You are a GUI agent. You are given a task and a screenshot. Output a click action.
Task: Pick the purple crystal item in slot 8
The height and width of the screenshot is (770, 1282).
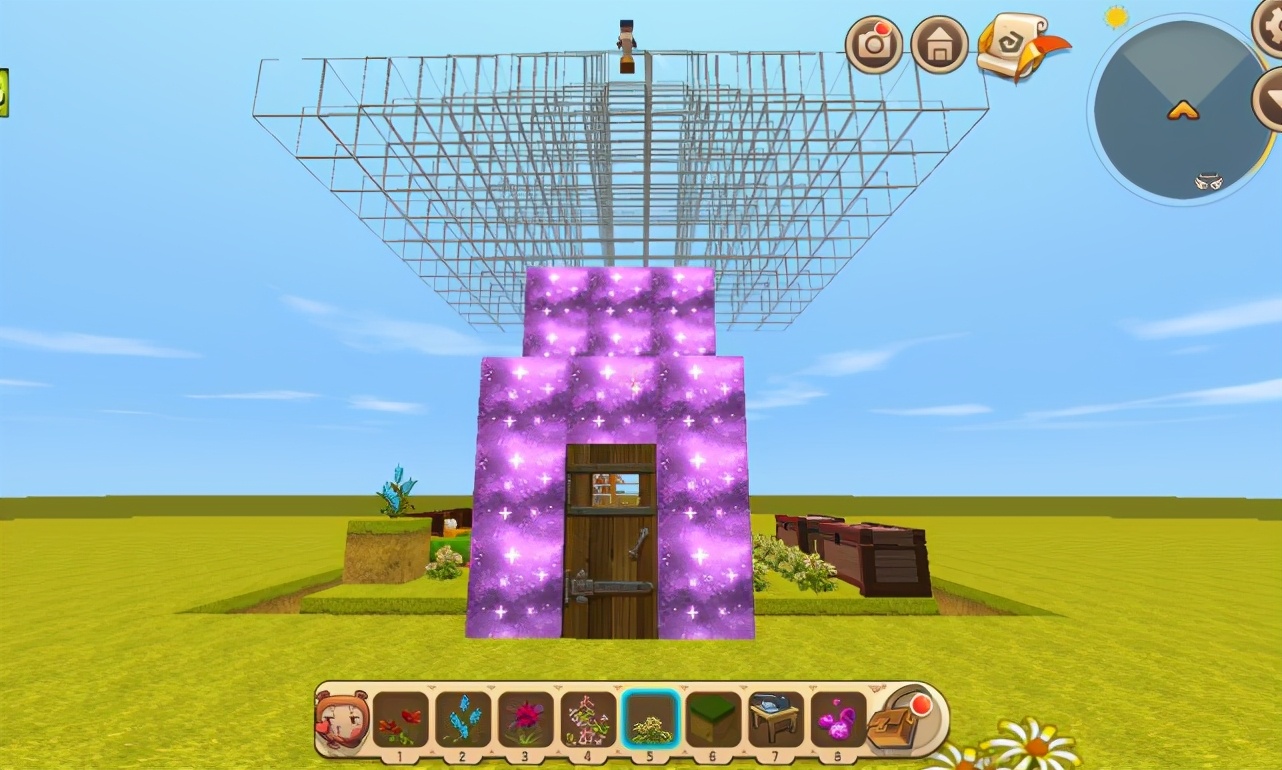pyautogui.click(x=838, y=720)
